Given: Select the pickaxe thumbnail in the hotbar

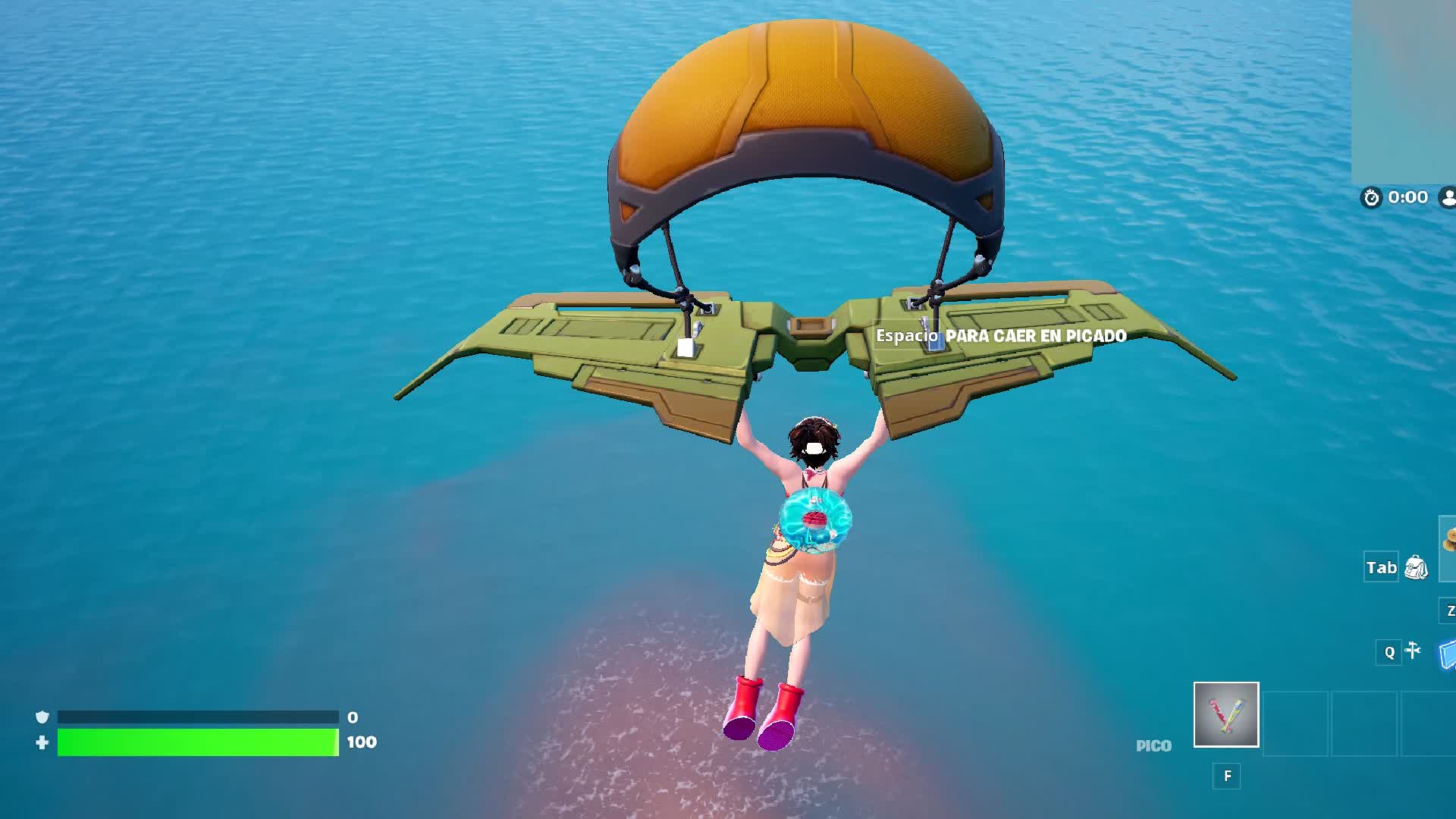Looking at the screenshot, I should coord(1225,715).
